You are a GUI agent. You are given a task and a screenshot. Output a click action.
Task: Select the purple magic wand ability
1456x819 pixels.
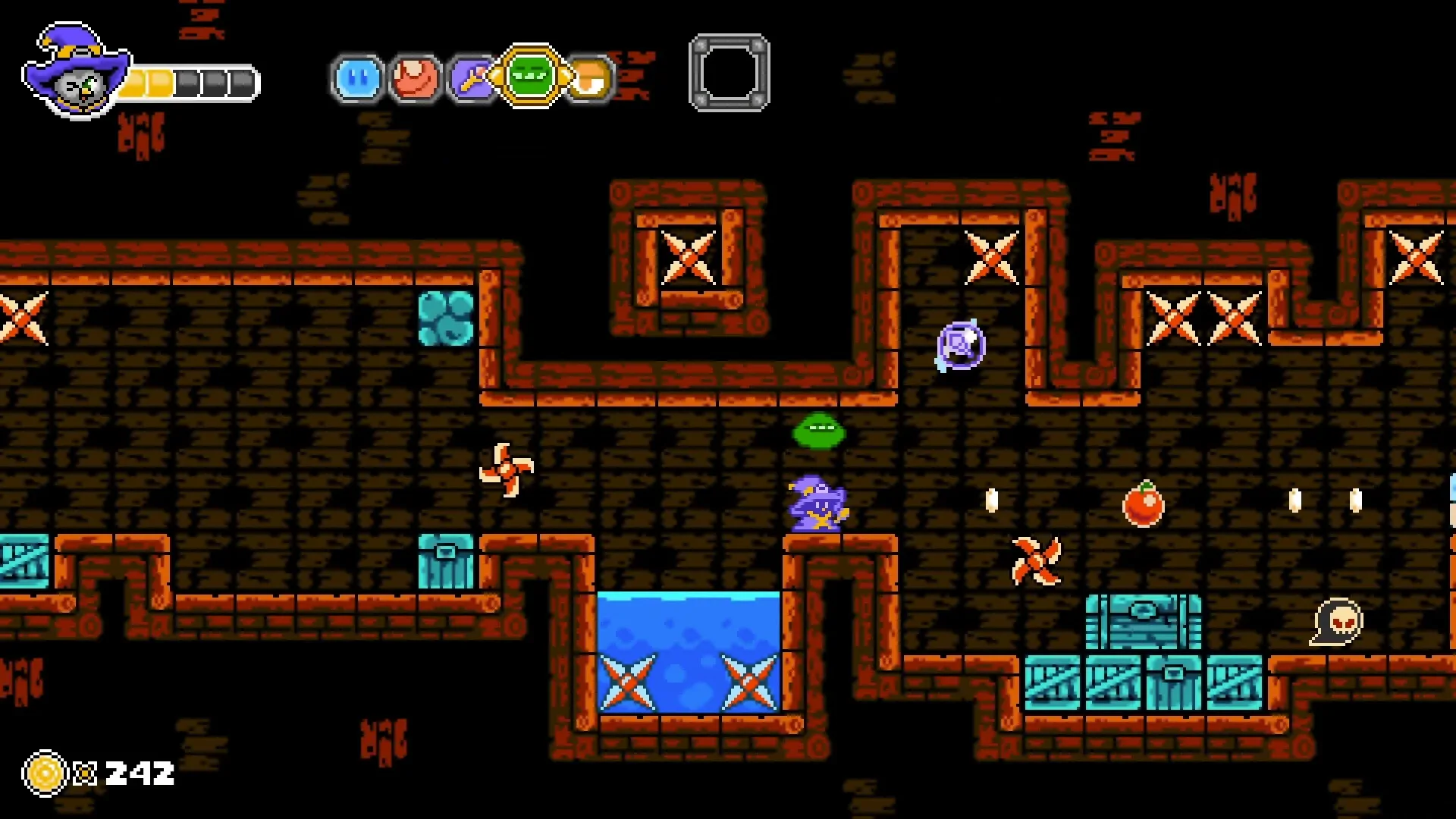click(470, 78)
